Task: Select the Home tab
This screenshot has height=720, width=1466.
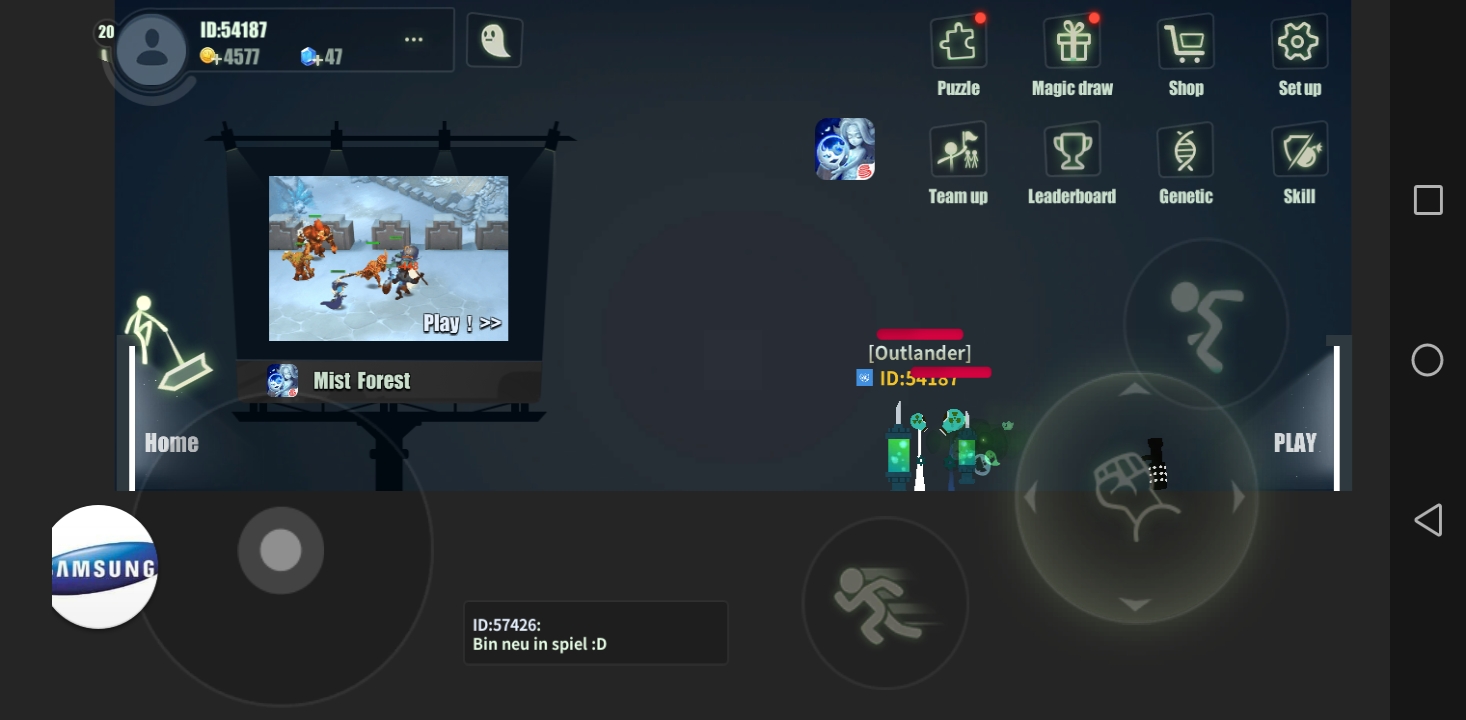Action: pyautogui.click(x=171, y=442)
